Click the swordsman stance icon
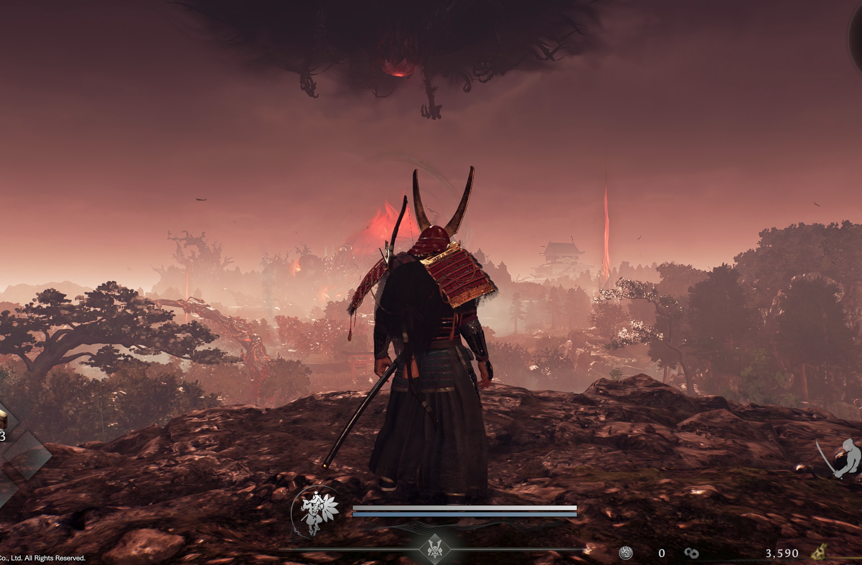862x565 pixels. point(840,459)
